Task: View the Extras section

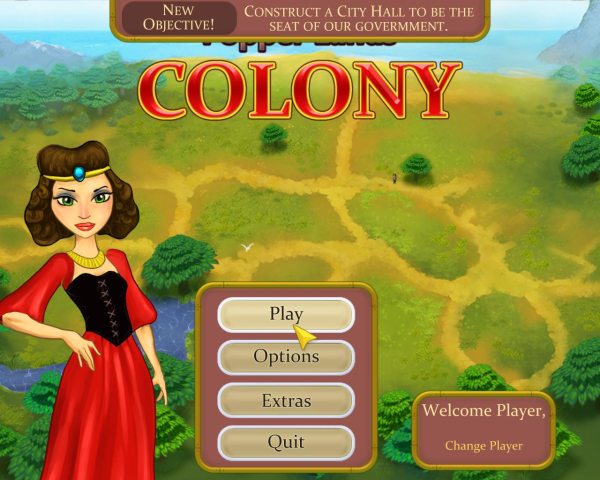Action: tap(286, 400)
